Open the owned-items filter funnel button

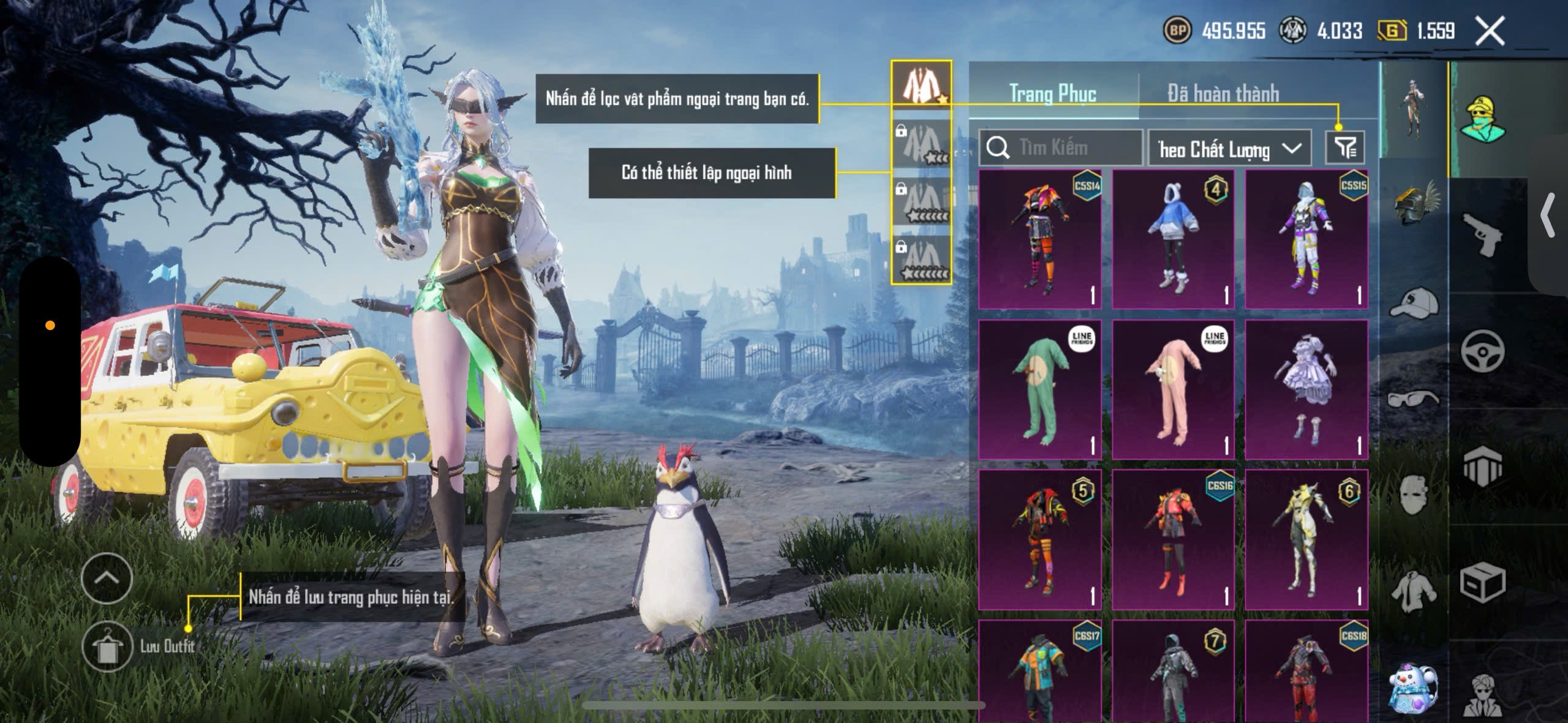[x=1344, y=148]
